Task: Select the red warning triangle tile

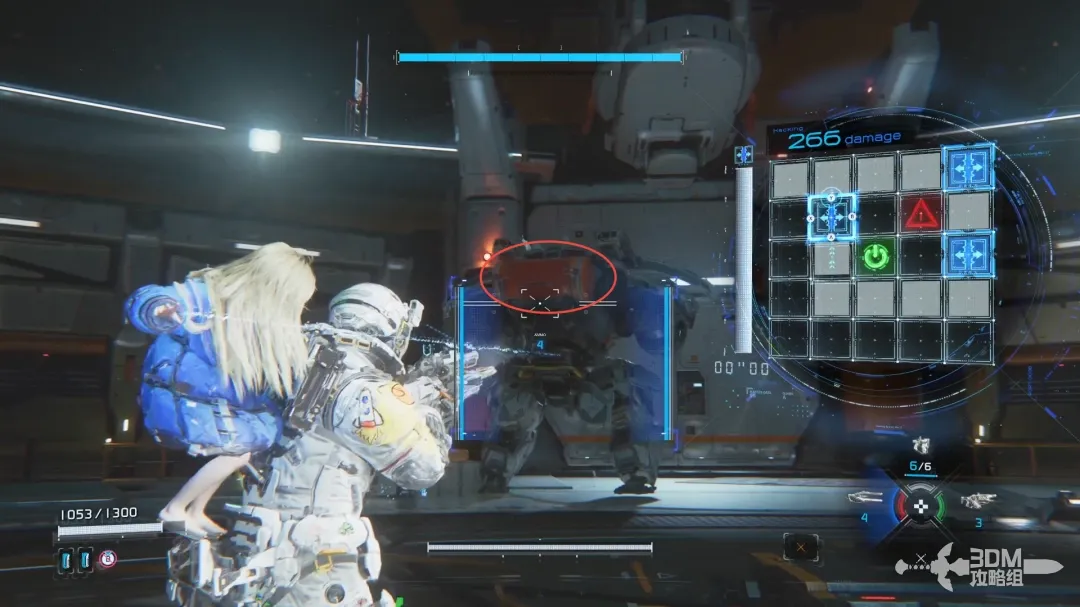Action: [x=919, y=213]
